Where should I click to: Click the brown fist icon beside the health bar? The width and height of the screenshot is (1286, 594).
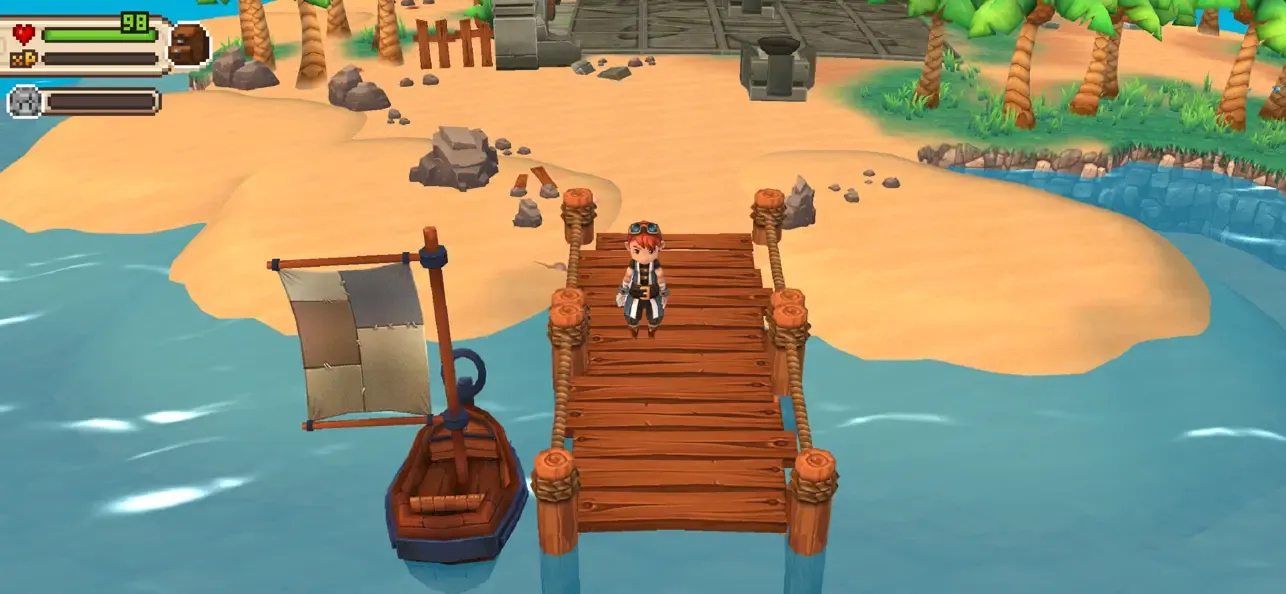(x=188, y=45)
